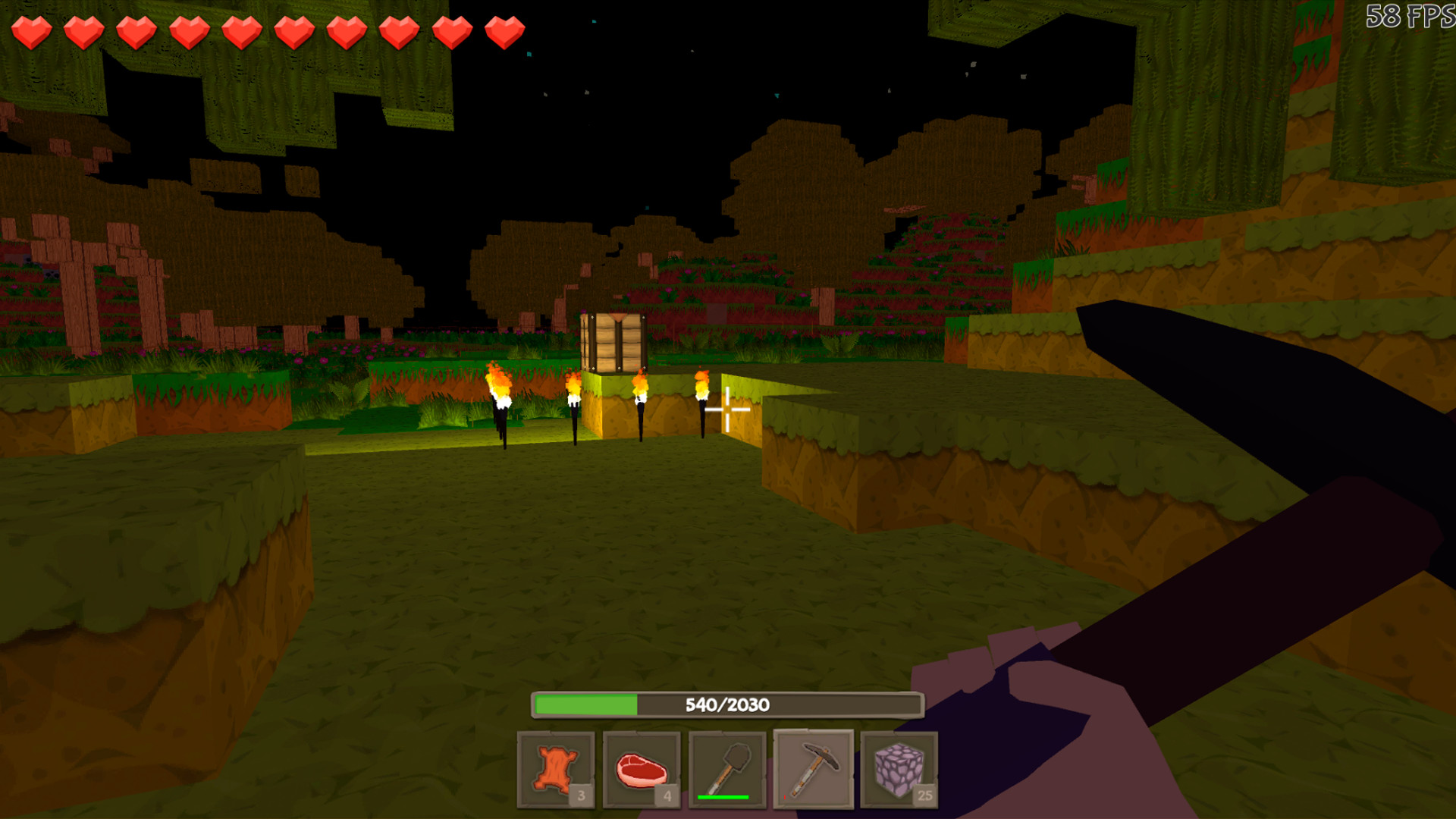This screenshot has width=1456, height=819.
Task: Select the raw steak hotbar slot
Action: [x=643, y=769]
